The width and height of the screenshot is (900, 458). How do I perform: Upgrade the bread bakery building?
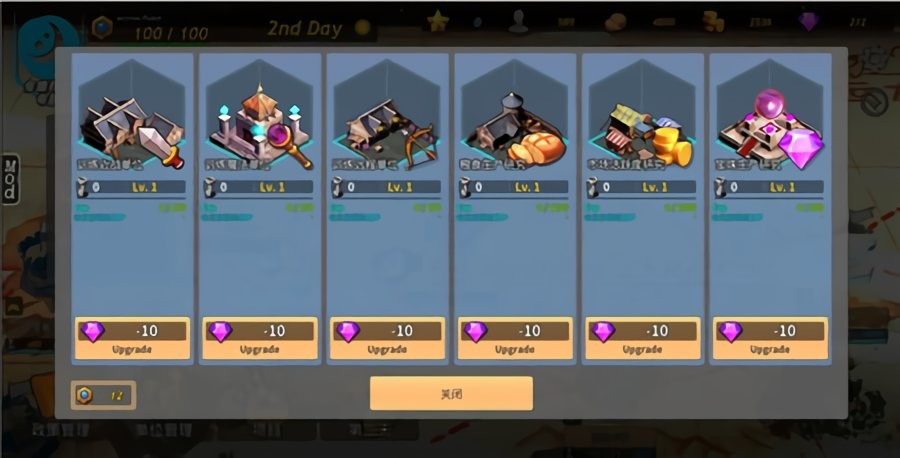click(x=516, y=338)
